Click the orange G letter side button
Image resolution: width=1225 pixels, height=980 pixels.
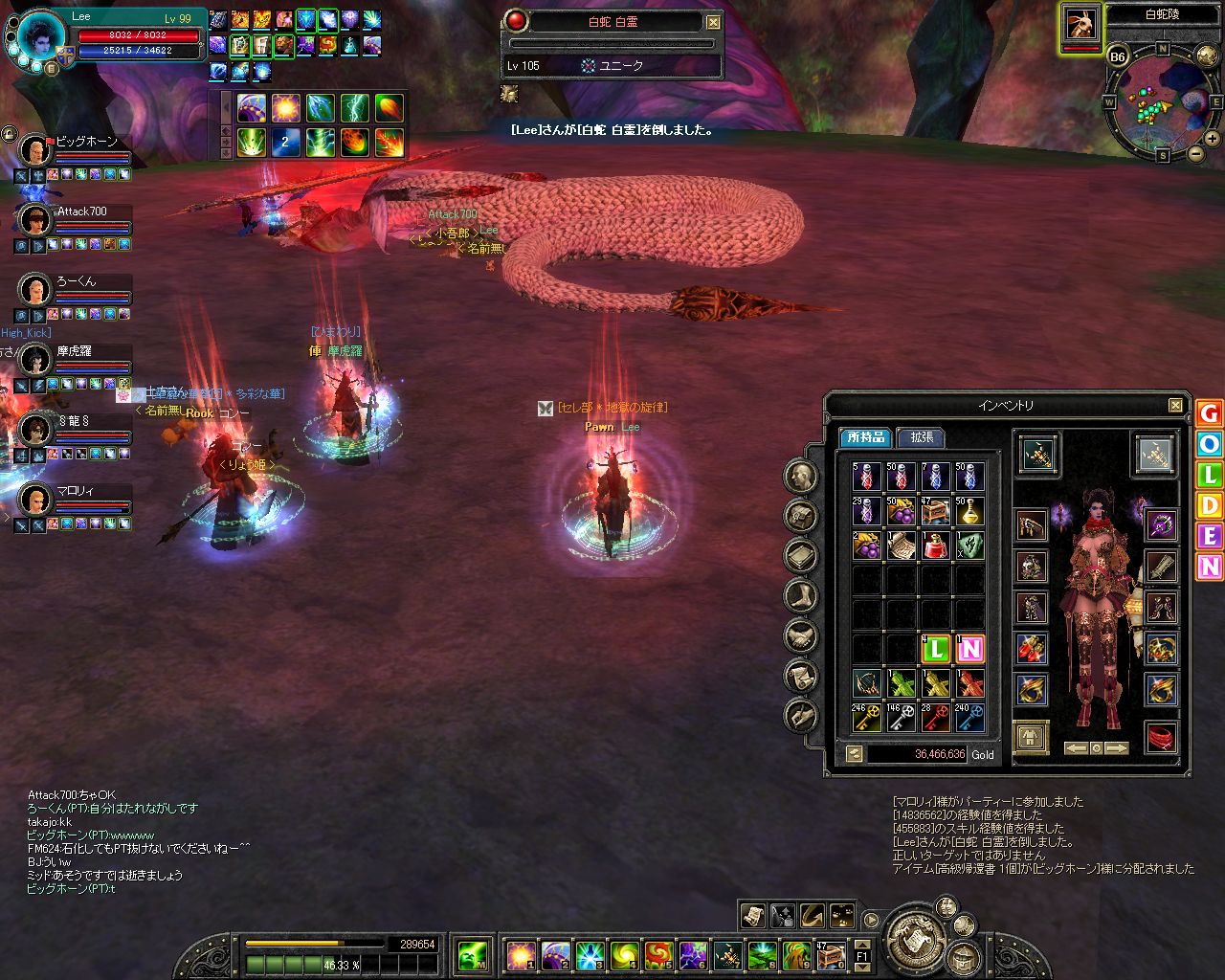tap(1209, 413)
